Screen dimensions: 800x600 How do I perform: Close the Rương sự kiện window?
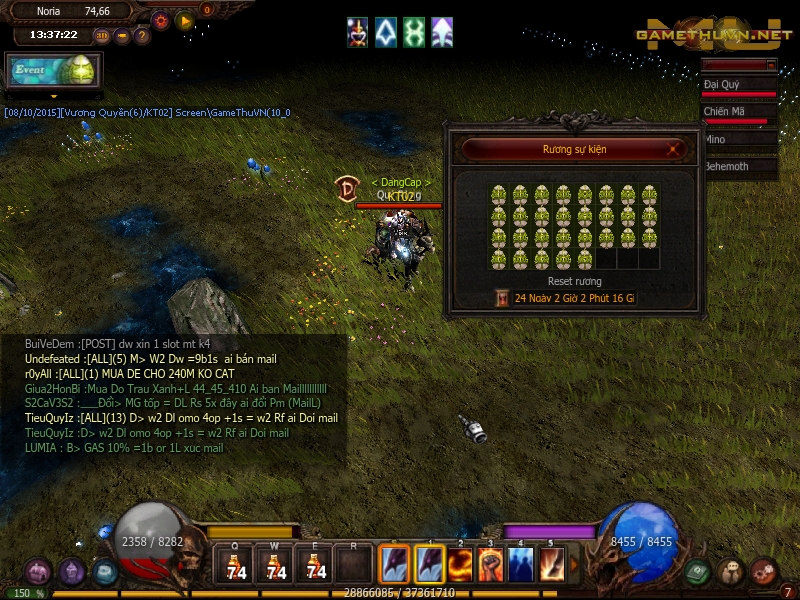click(675, 150)
